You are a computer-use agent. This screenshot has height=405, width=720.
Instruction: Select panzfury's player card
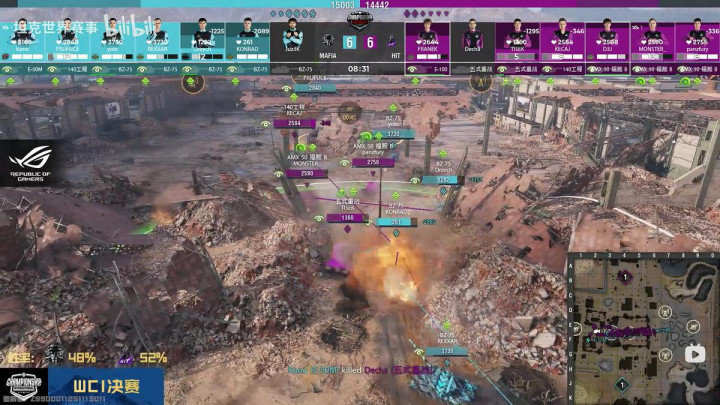tap(697, 37)
